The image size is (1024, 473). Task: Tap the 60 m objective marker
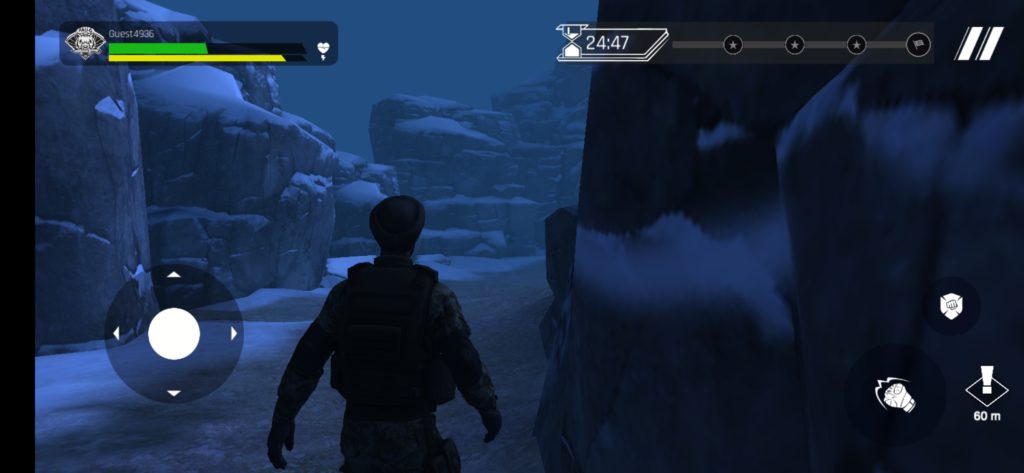[987, 392]
